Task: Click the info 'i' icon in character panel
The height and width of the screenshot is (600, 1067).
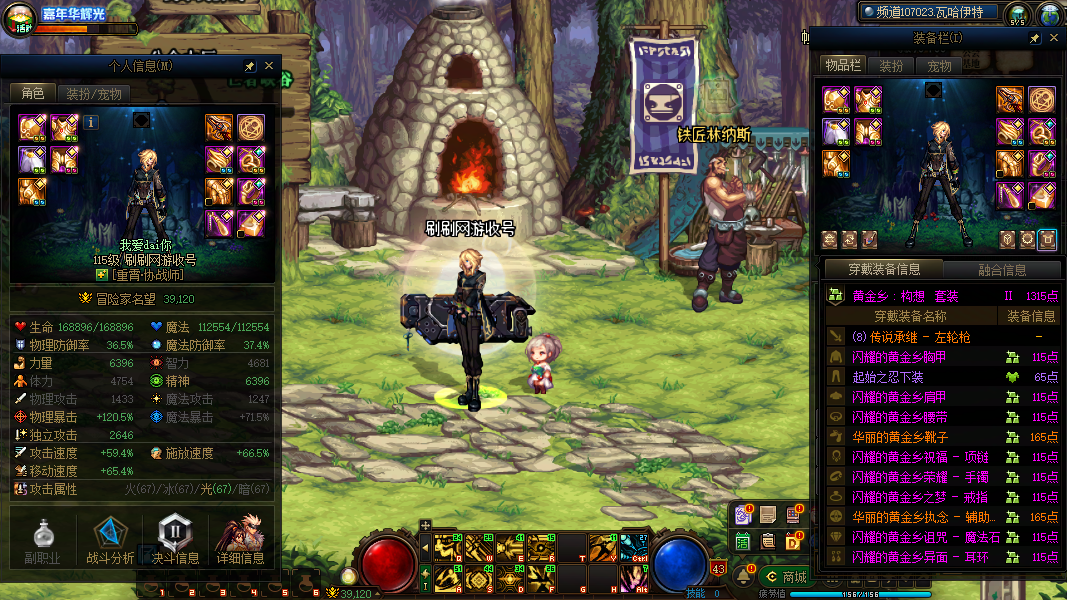Action: pyautogui.click(x=91, y=122)
